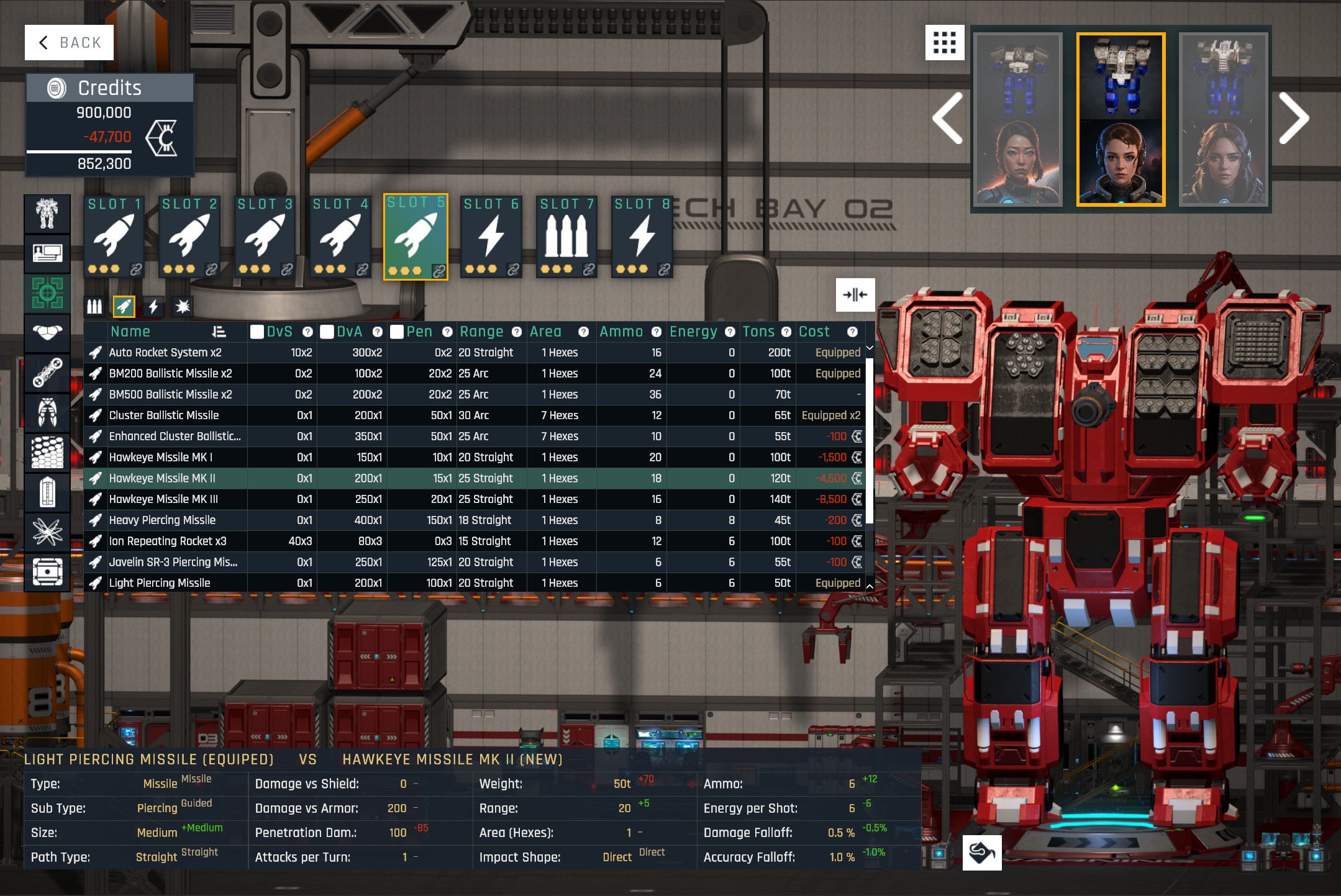This screenshot has height=896, width=1341.
Task: Open the mech overview icon in left sidebar
Action: coord(47,214)
